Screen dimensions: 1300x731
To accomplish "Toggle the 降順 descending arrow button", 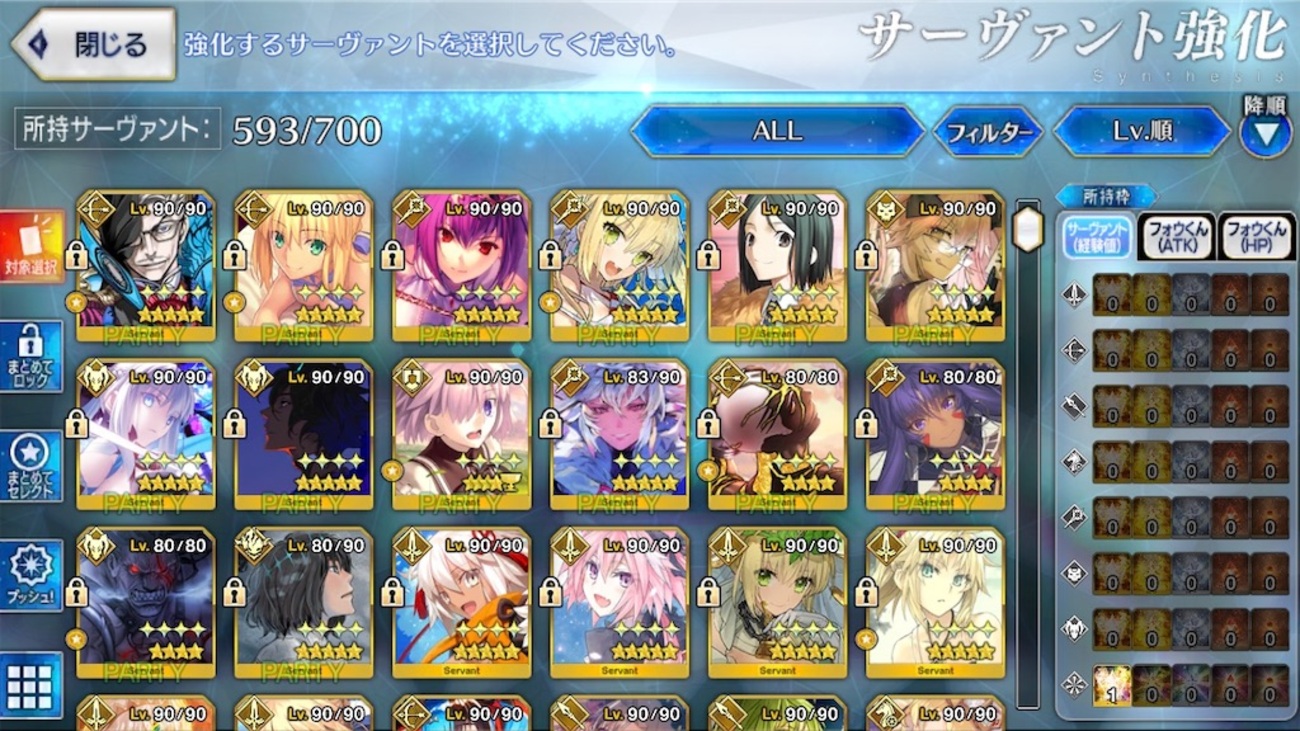I will click(x=1265, y=133).
